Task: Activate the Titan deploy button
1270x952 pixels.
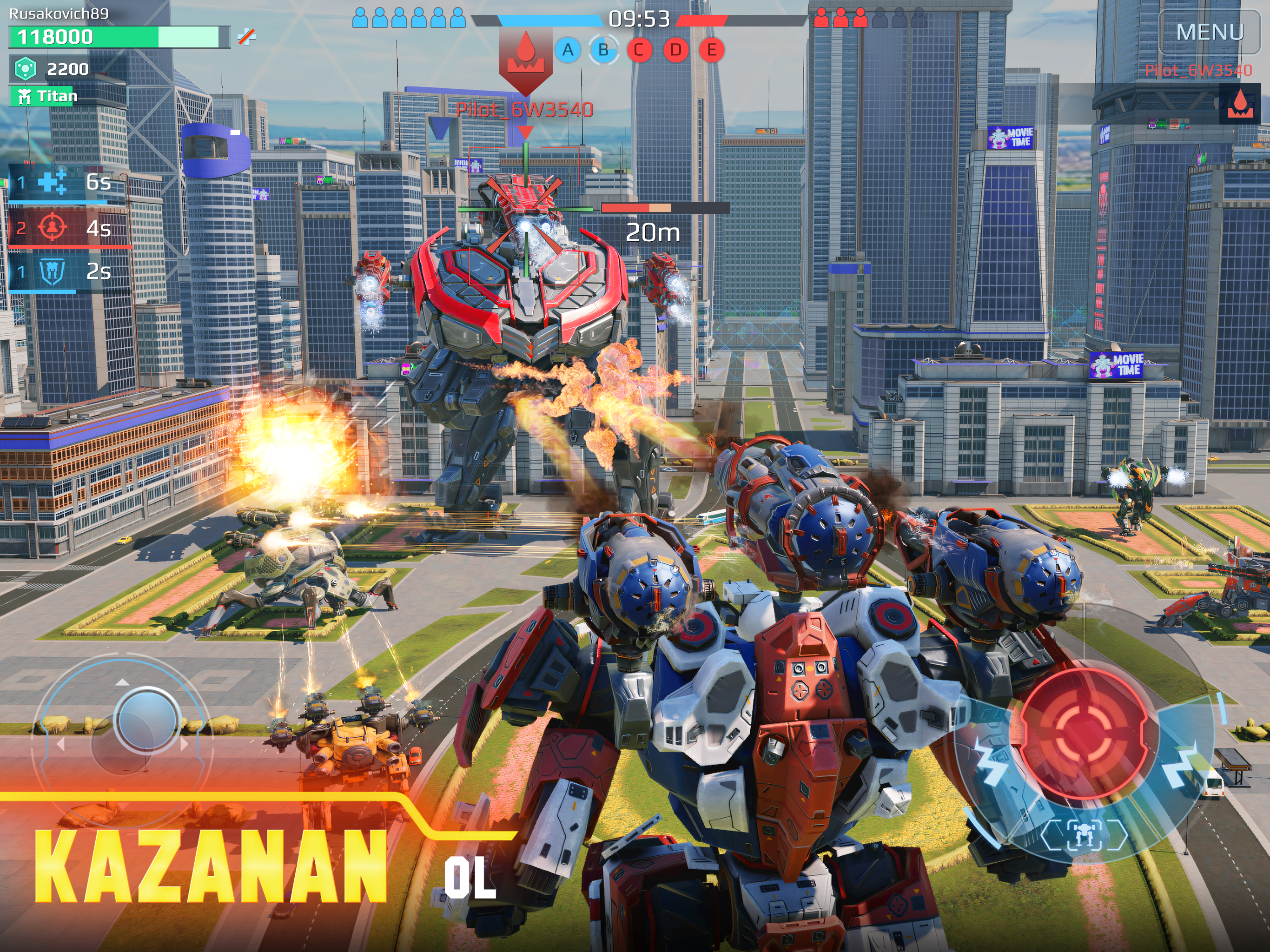Action: tap(45, 96)
